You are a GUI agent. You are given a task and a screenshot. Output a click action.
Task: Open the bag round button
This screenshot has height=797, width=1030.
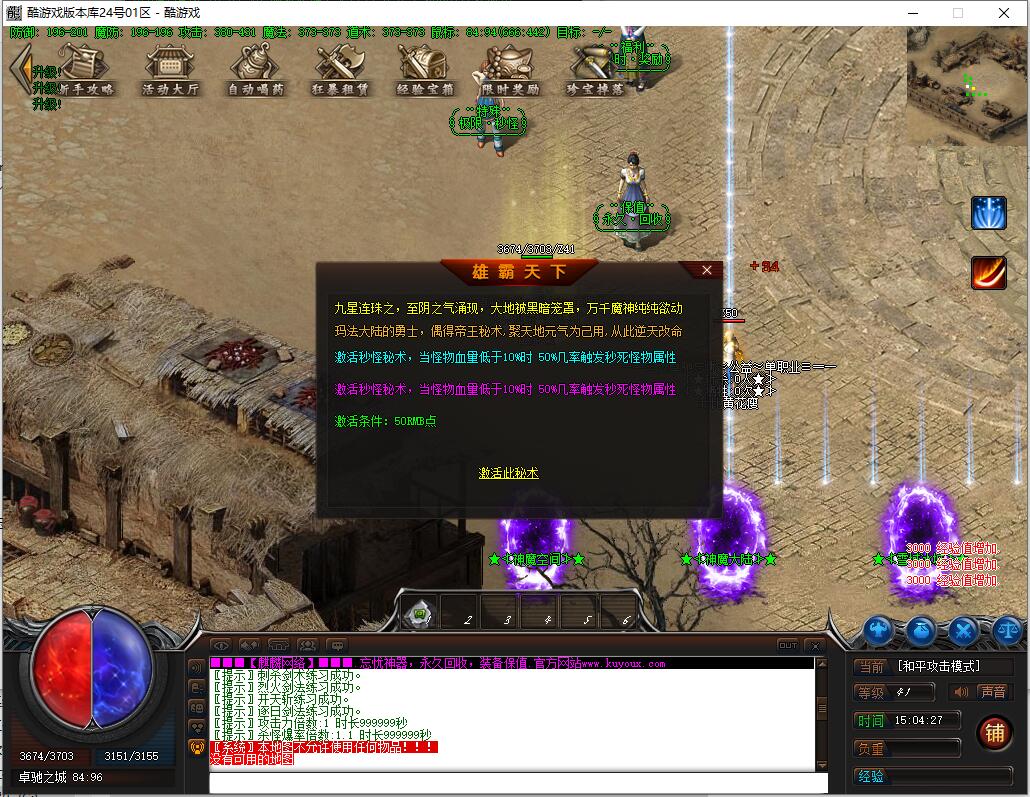tap(921, 630)
